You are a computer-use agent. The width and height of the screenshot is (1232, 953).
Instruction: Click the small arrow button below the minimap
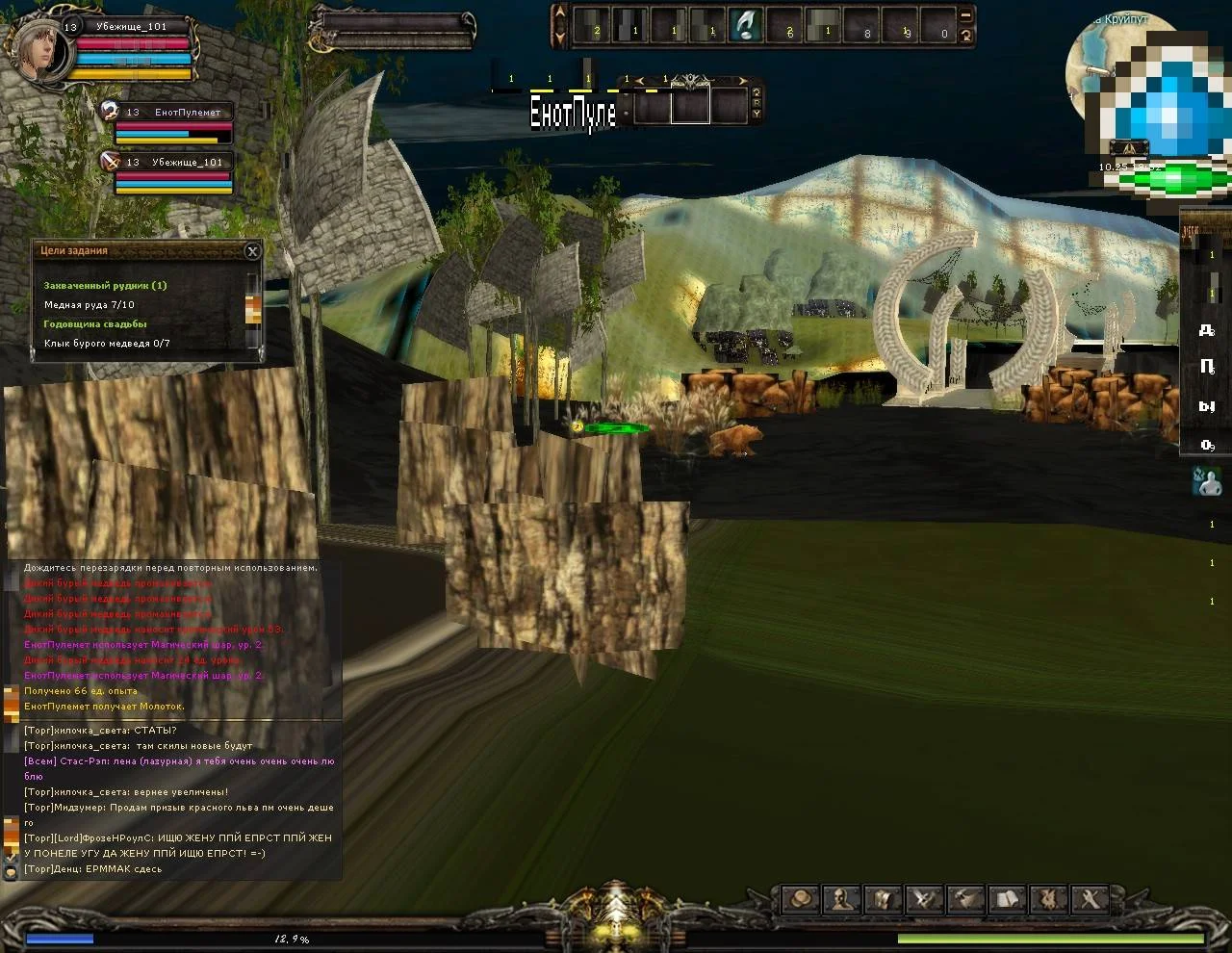tap(1128, 148)
